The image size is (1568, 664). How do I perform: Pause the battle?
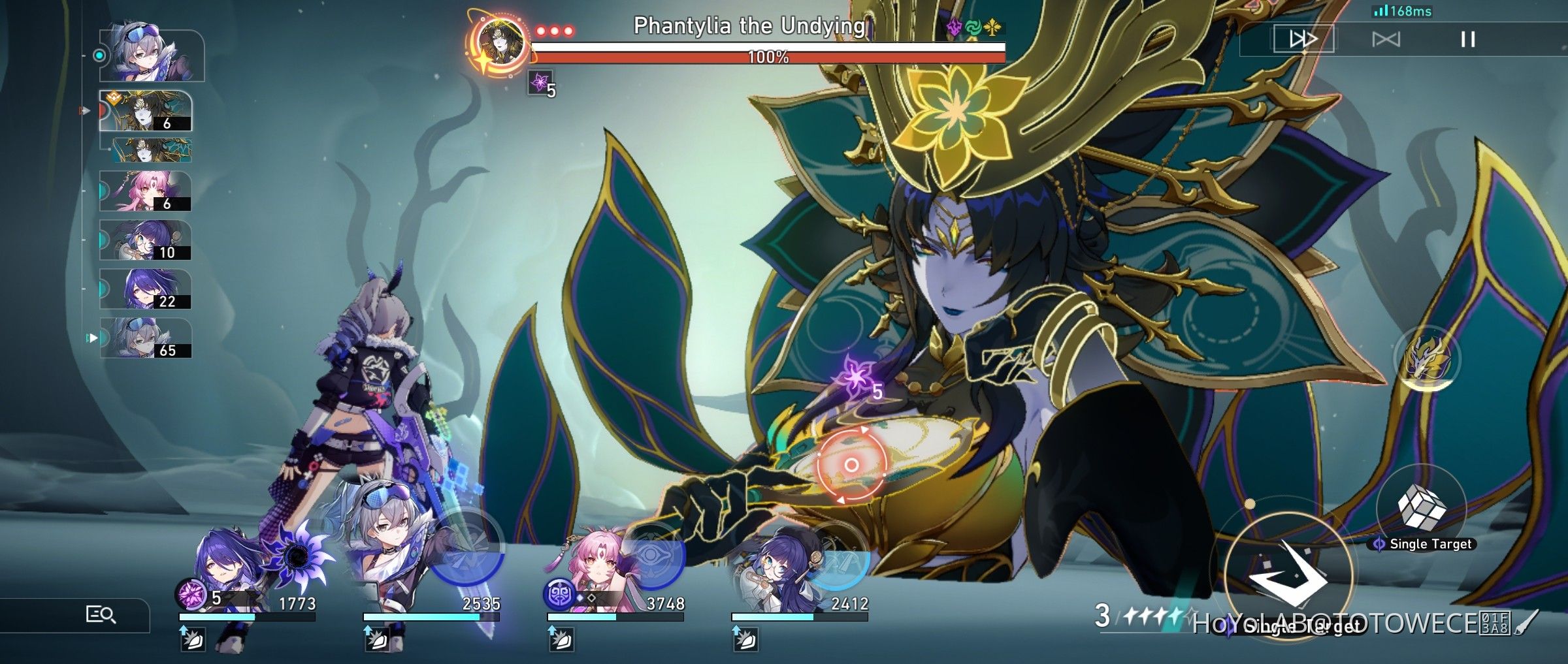click(x=1469, y=39)
